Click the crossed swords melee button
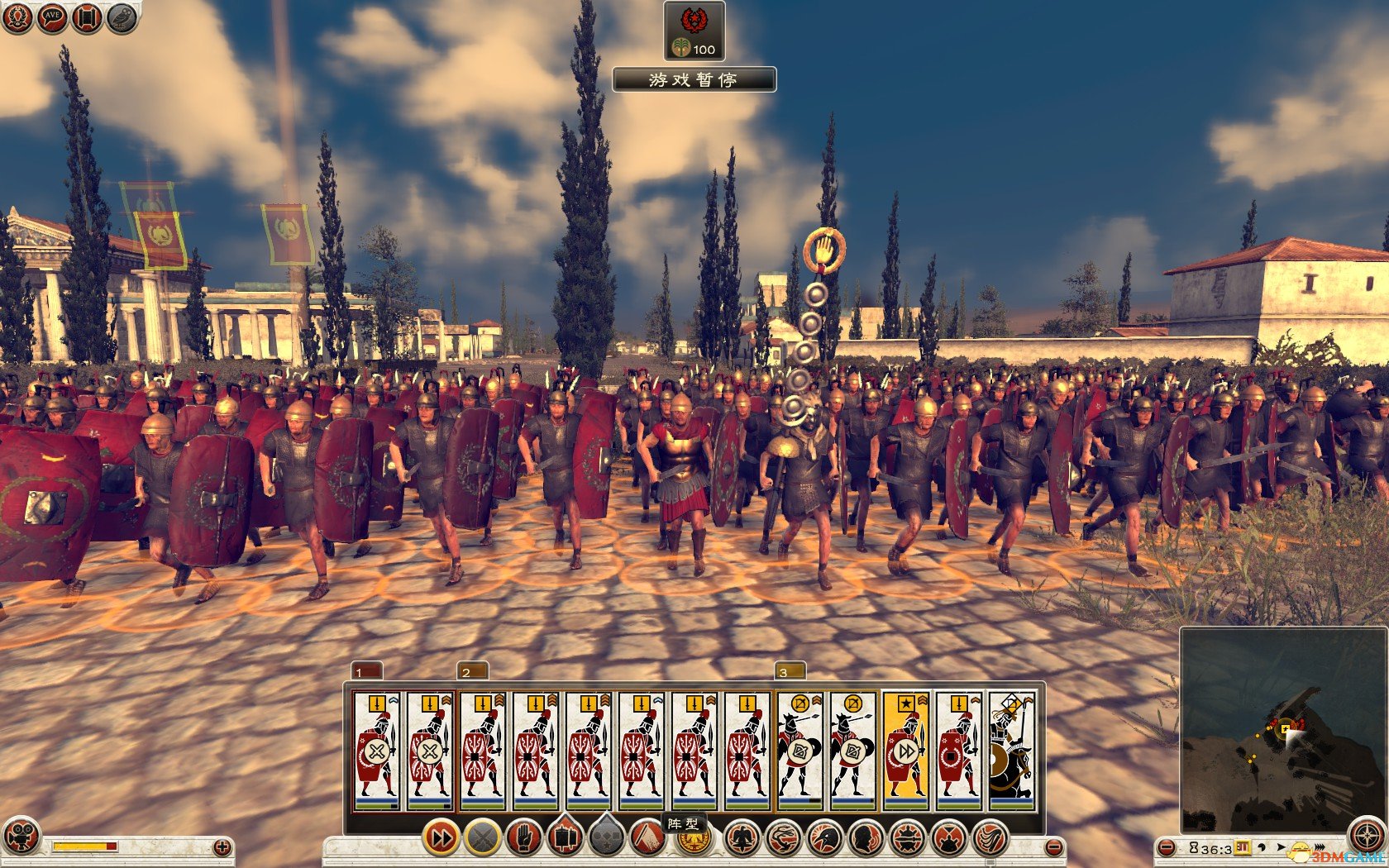The height and width of the screenshot is (868, 1389). 483,837
